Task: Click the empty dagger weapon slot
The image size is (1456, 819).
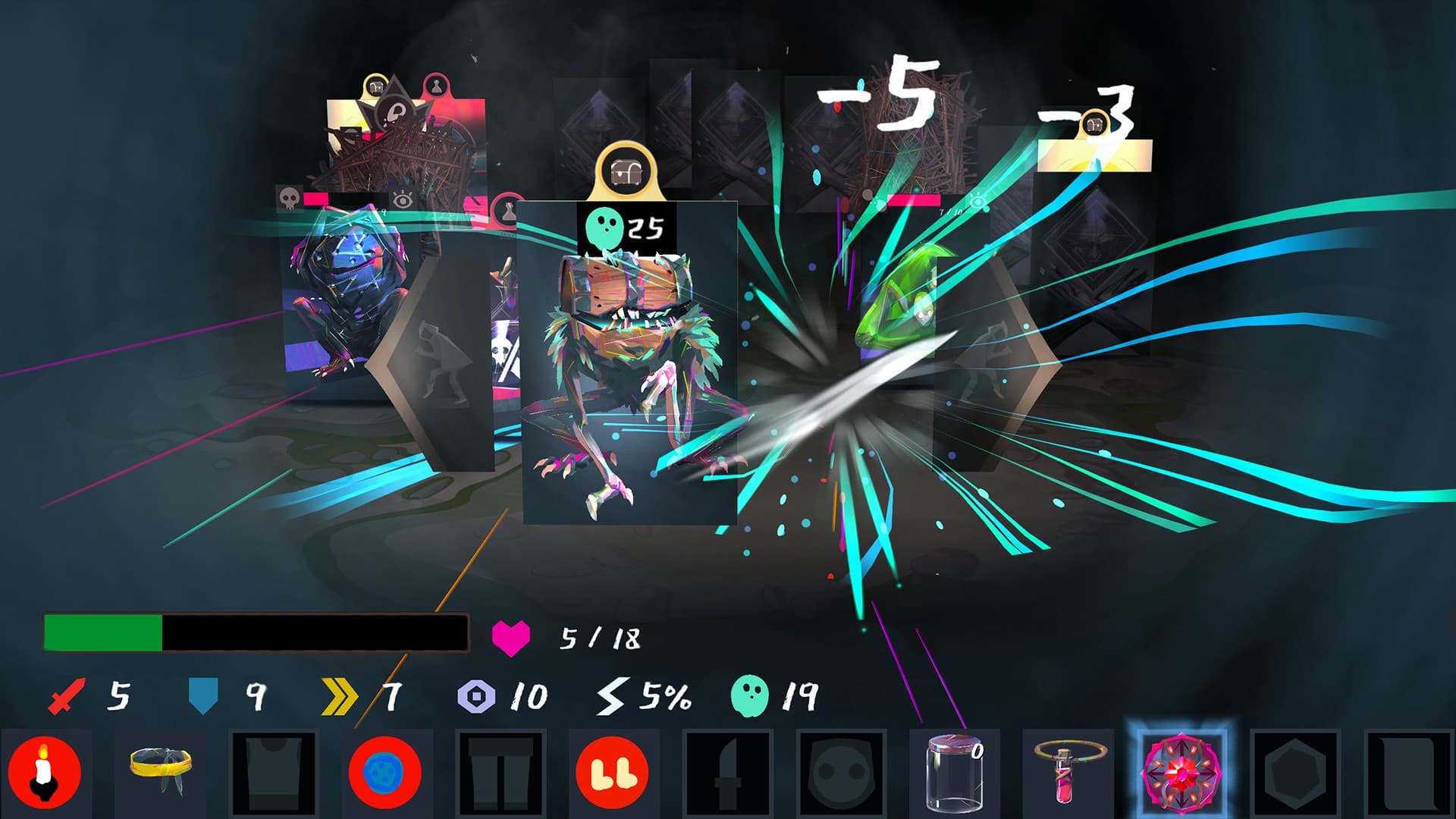Action: (726, 772)
